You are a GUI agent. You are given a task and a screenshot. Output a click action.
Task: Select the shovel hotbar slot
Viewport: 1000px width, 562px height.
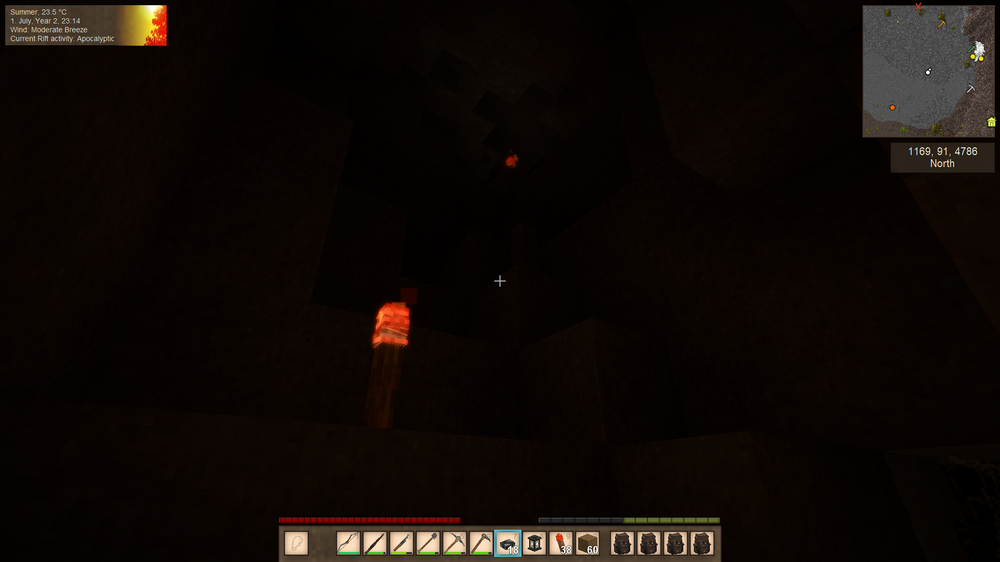click(428, 543)
